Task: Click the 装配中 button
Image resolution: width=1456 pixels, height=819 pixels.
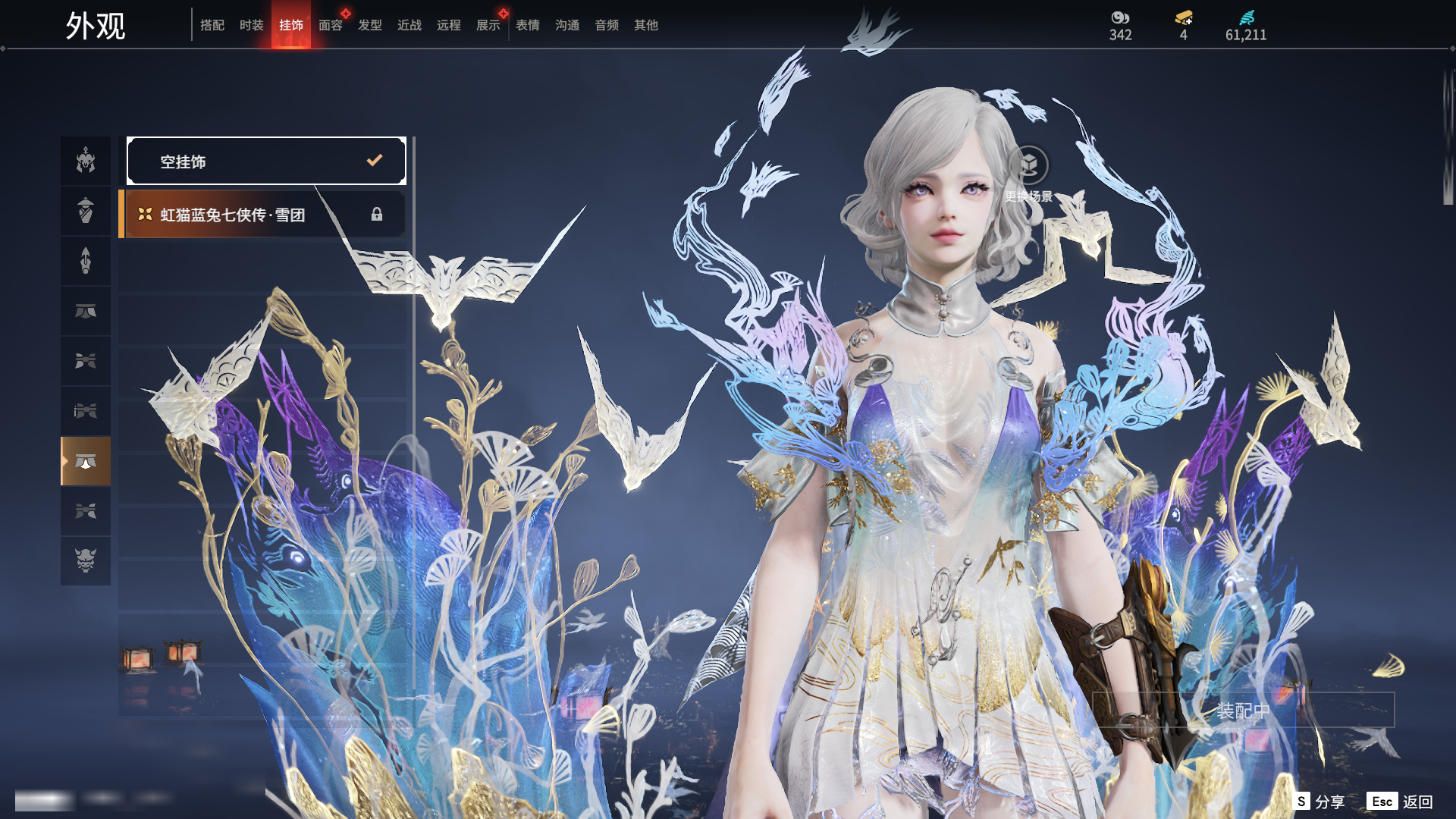Action: tap(1243, 711)
